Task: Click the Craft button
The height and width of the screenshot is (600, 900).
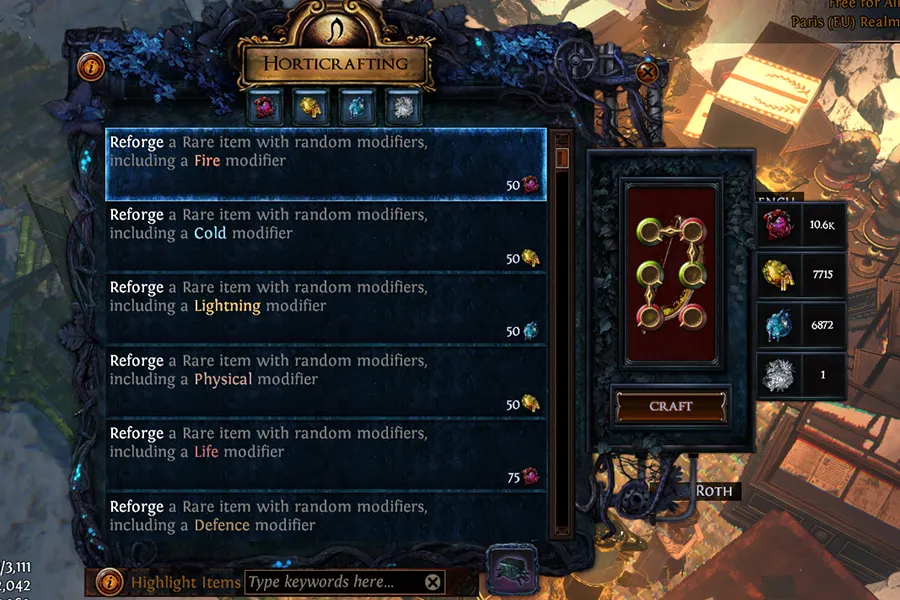Action: 671,407
